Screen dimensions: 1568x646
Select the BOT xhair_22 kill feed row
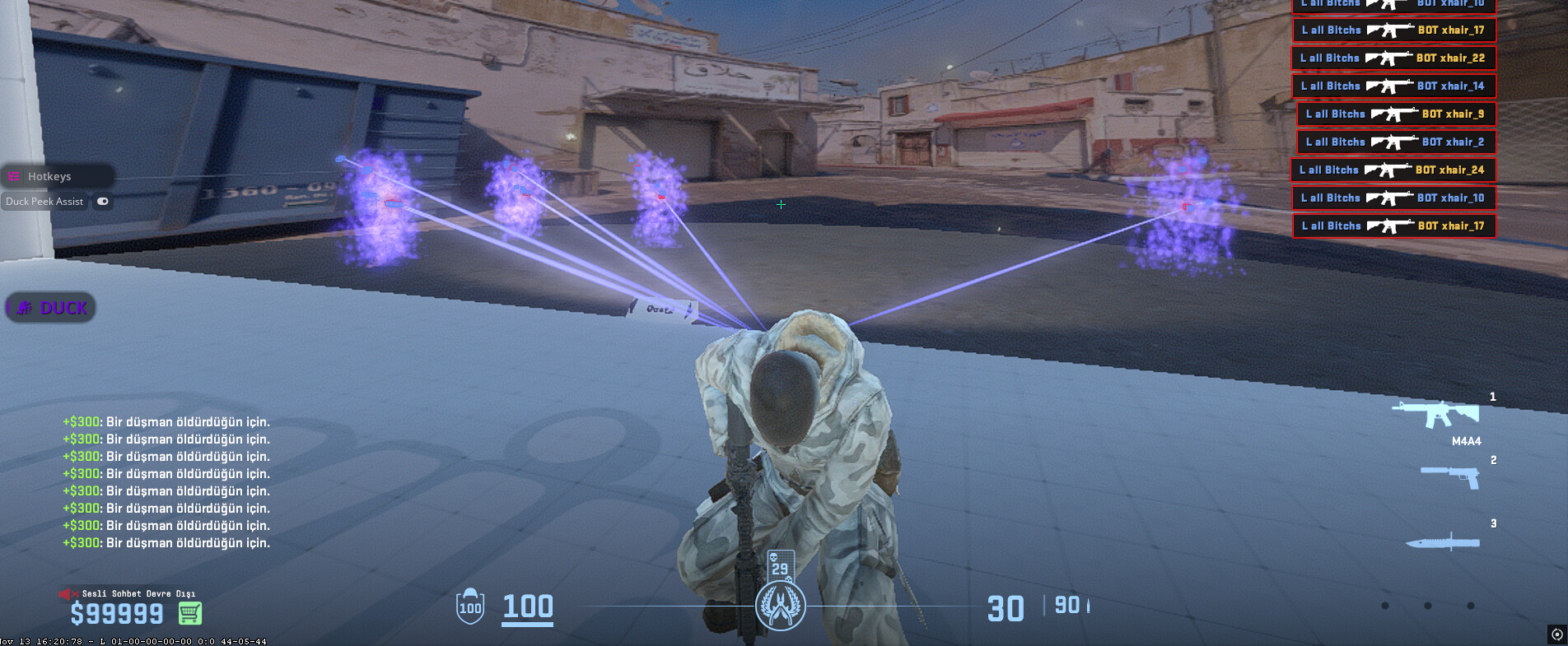pyautogui.click(x=1393, y=58)
